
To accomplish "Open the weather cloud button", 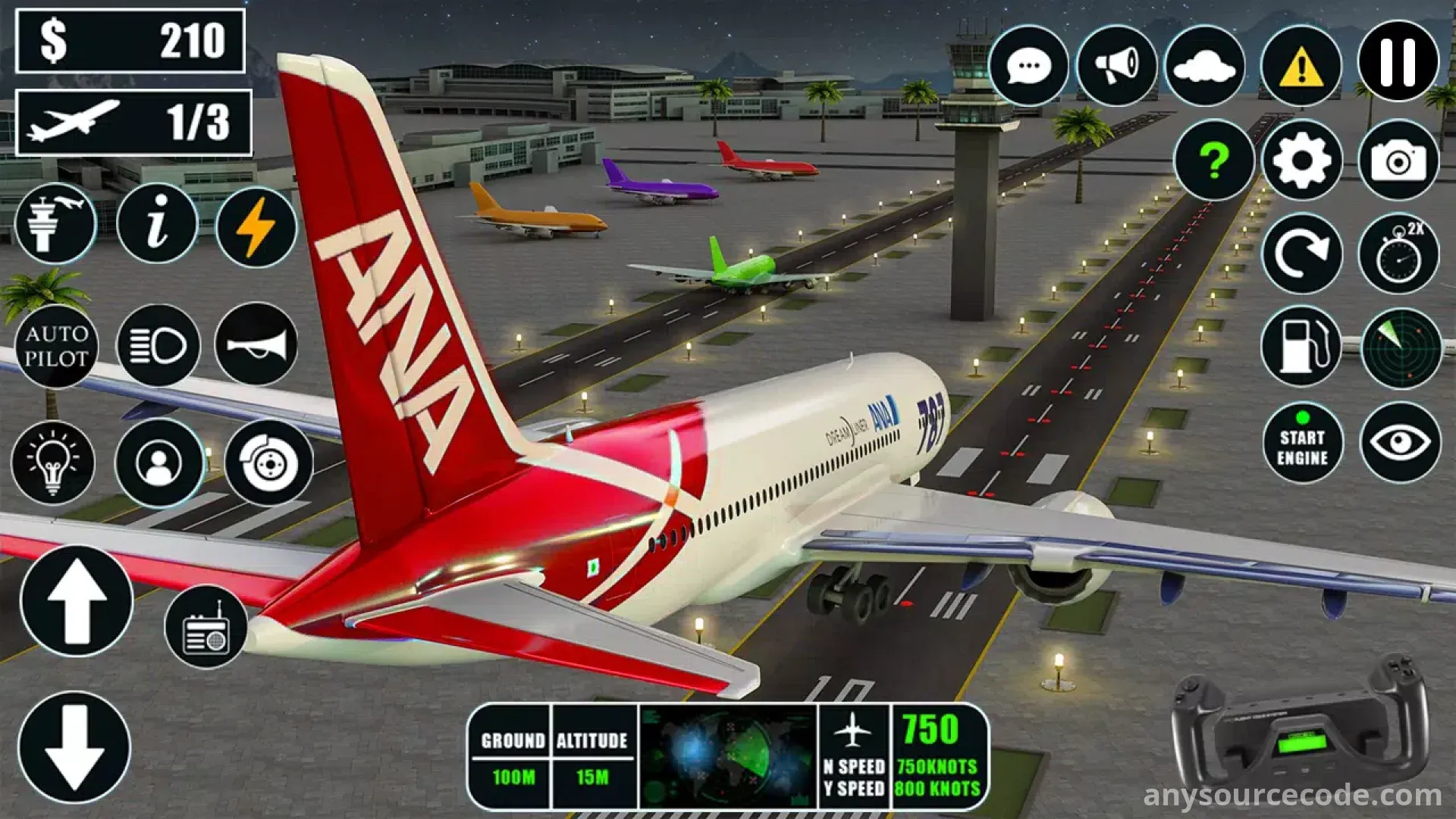I will tap(1204, 66).
